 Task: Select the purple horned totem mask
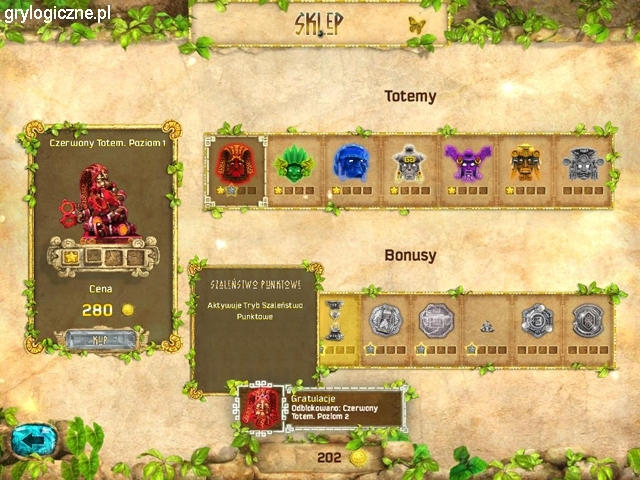coord(467,164)
